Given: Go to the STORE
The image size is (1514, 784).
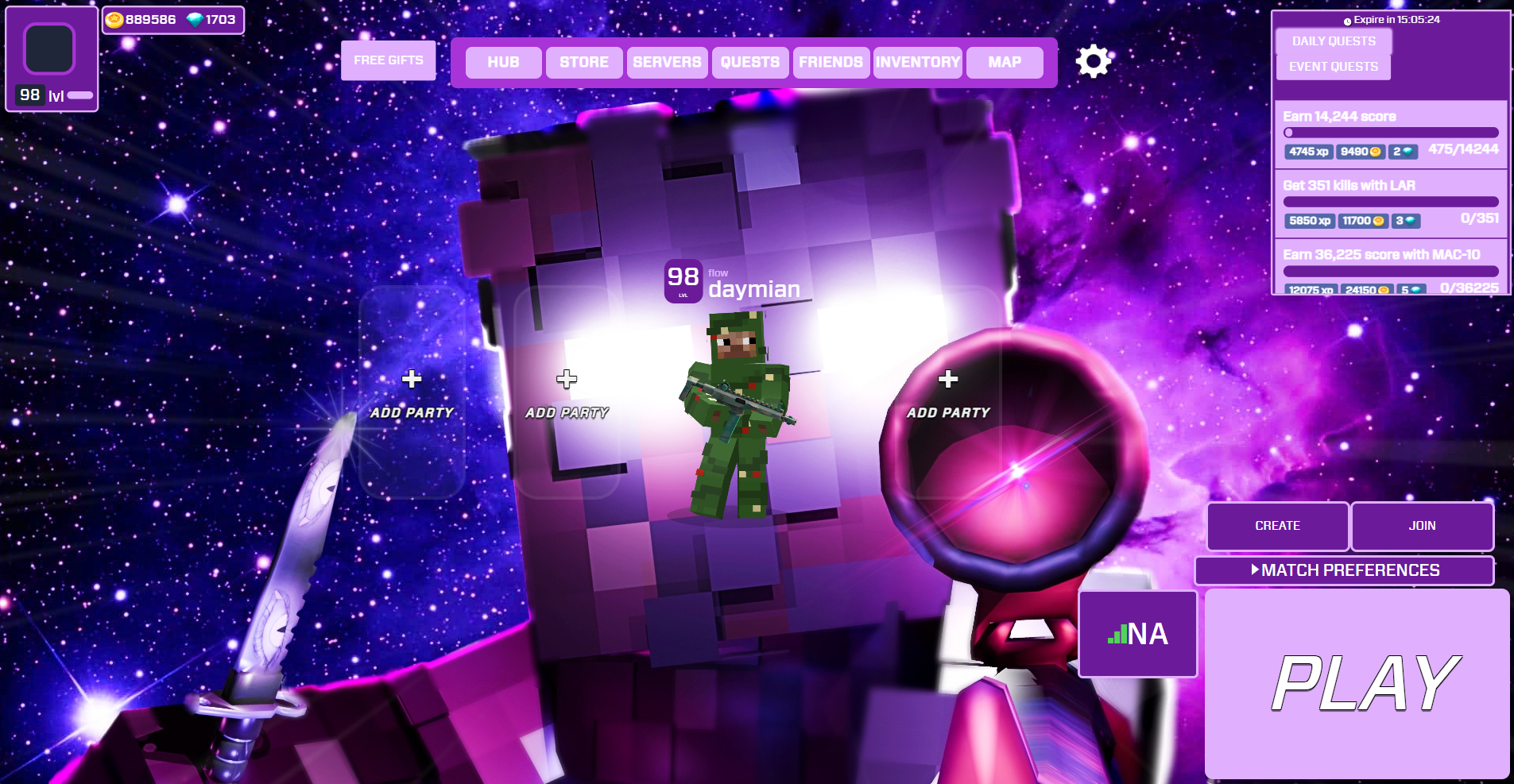Looking at the screenshot, I should 584,62.
